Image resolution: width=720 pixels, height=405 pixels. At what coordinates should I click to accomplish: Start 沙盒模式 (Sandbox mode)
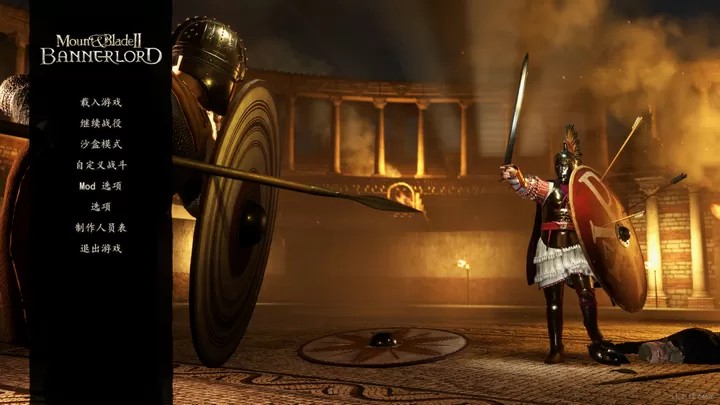(x=101, y=144)
